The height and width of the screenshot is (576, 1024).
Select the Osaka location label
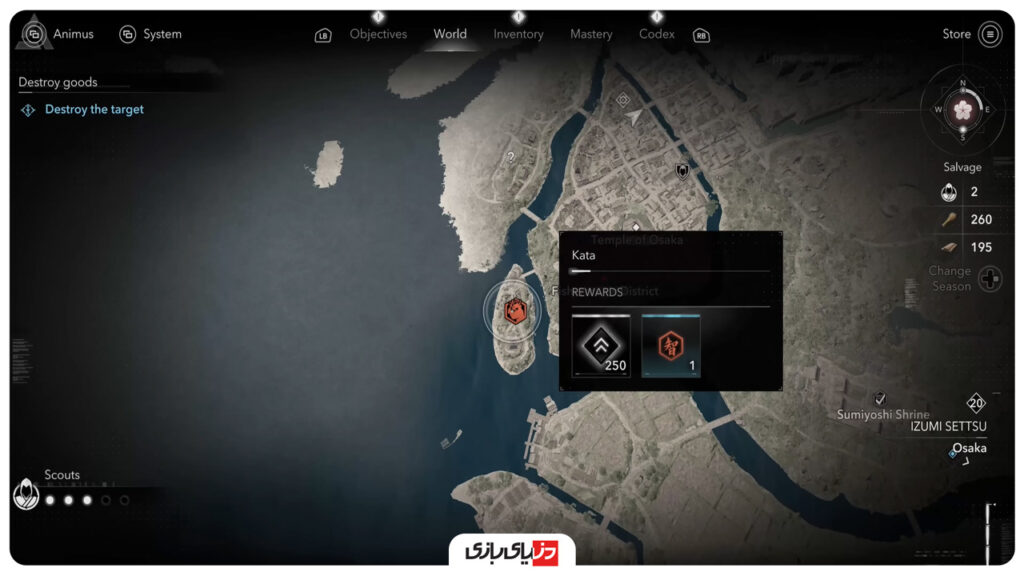coord(968,448)
